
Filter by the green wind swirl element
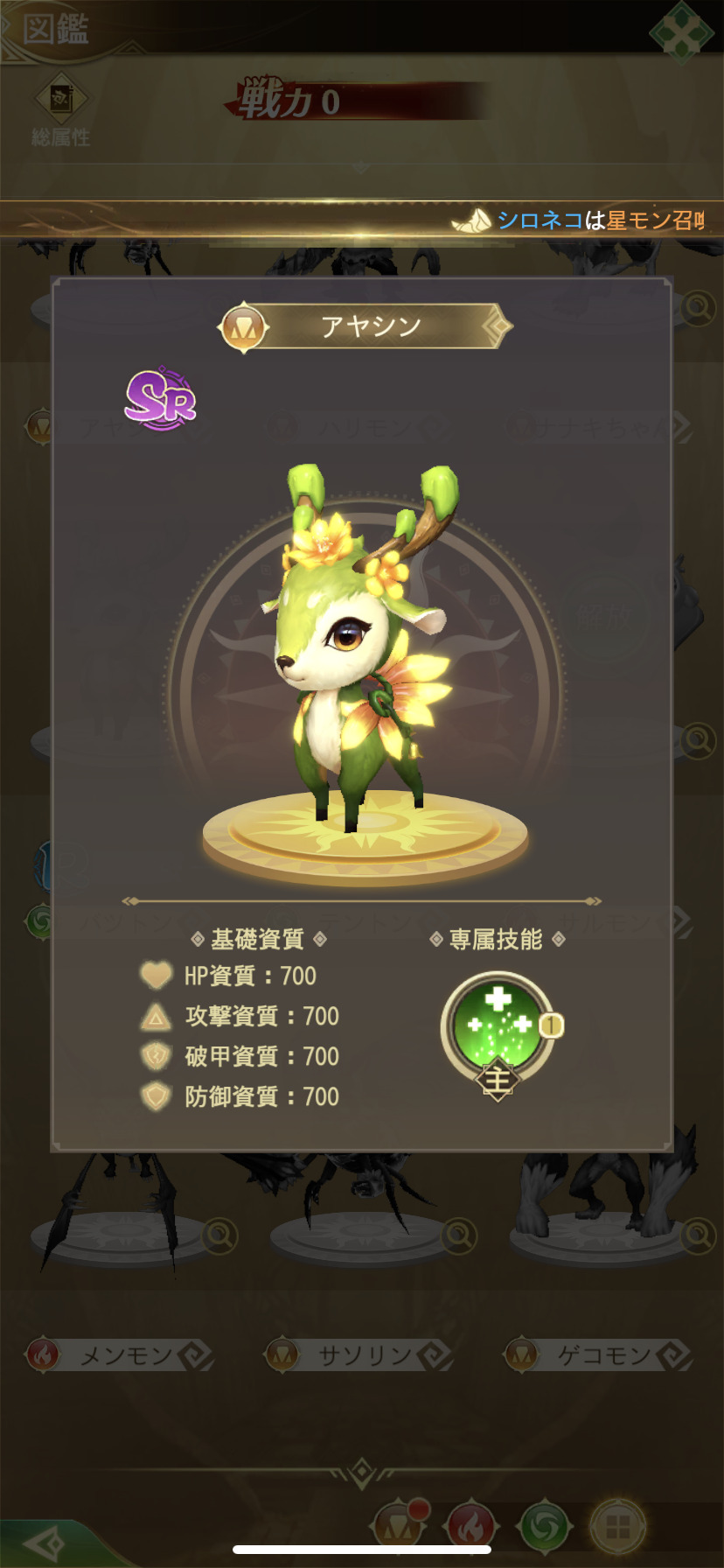click(x=545, y=1527)
